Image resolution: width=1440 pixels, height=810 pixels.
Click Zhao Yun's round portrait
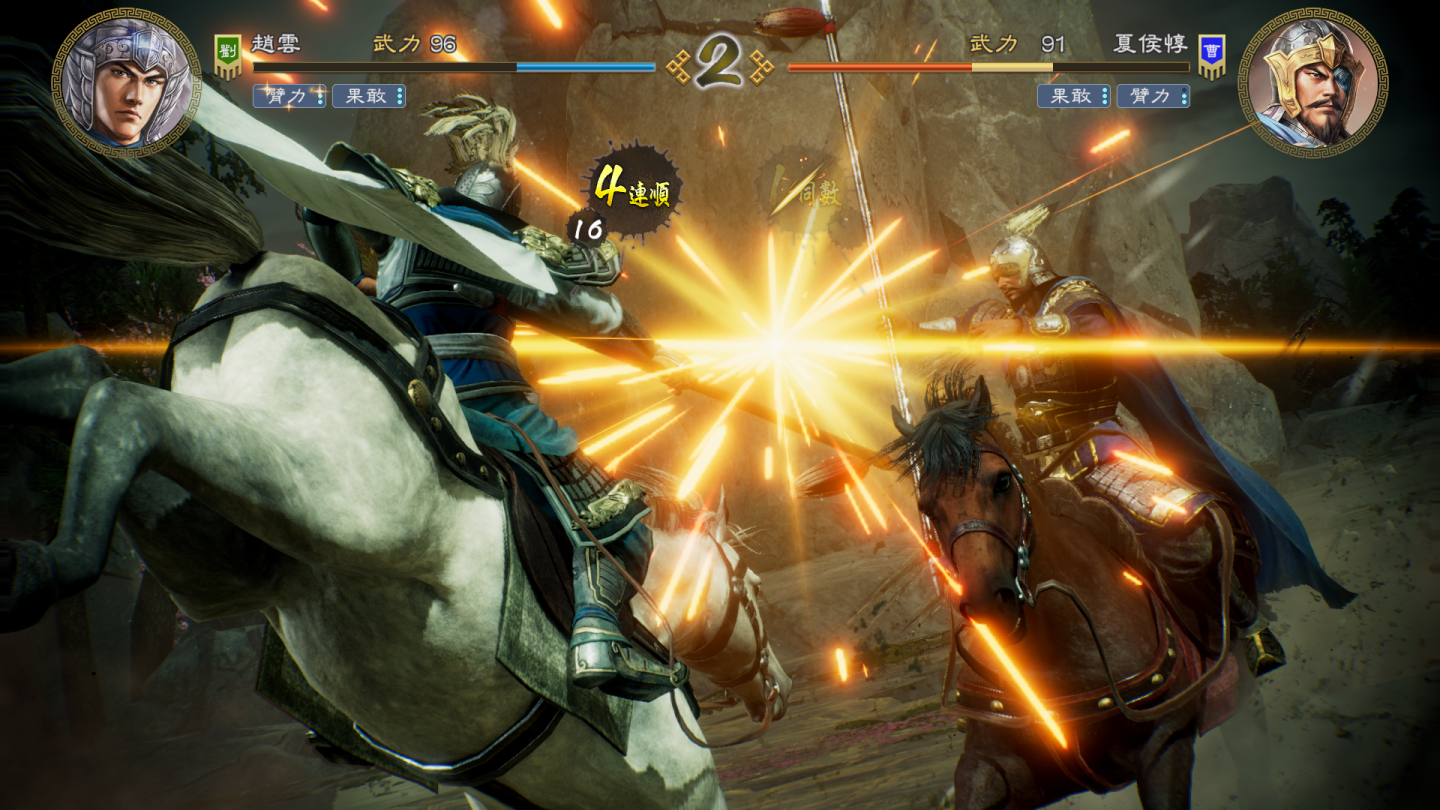(126, 82)
